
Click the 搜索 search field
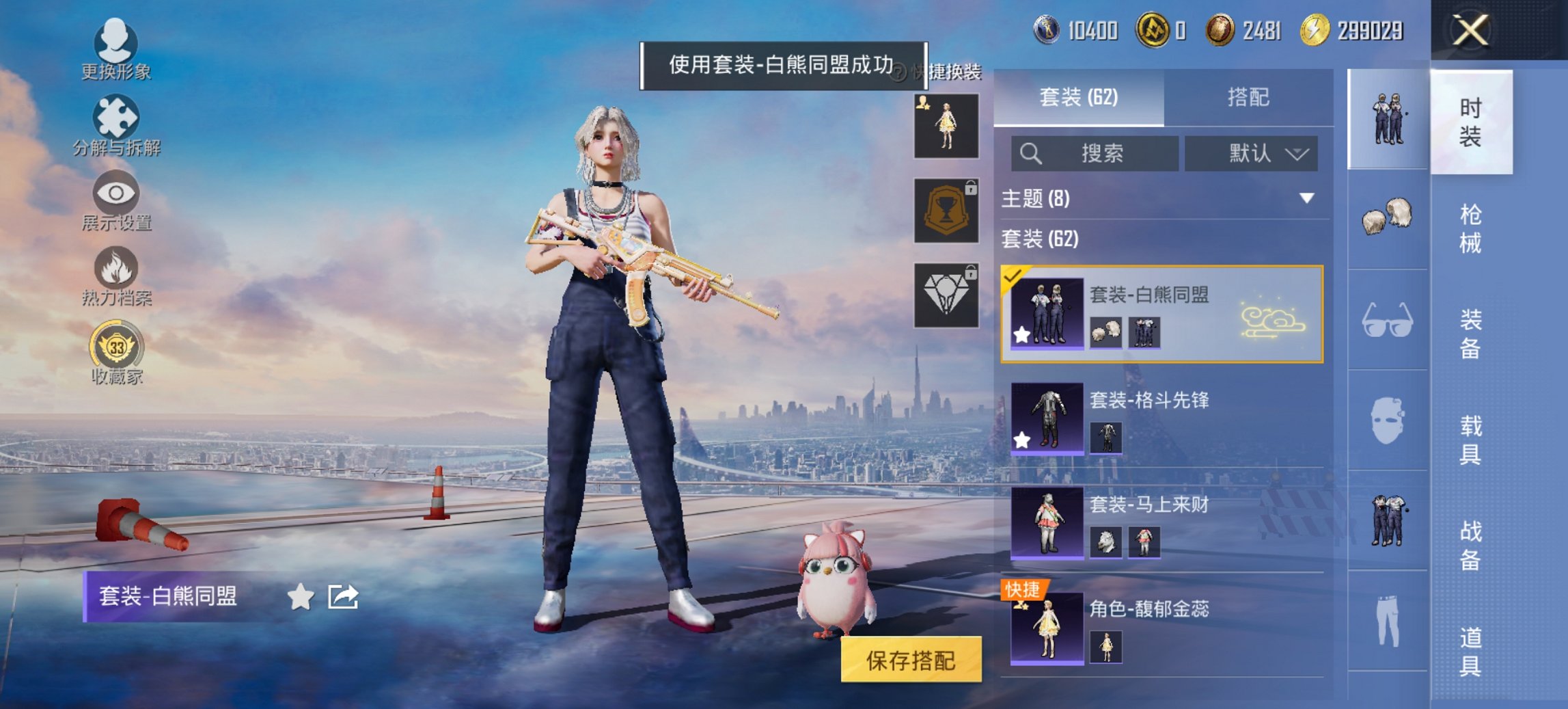pos(1093,154)
